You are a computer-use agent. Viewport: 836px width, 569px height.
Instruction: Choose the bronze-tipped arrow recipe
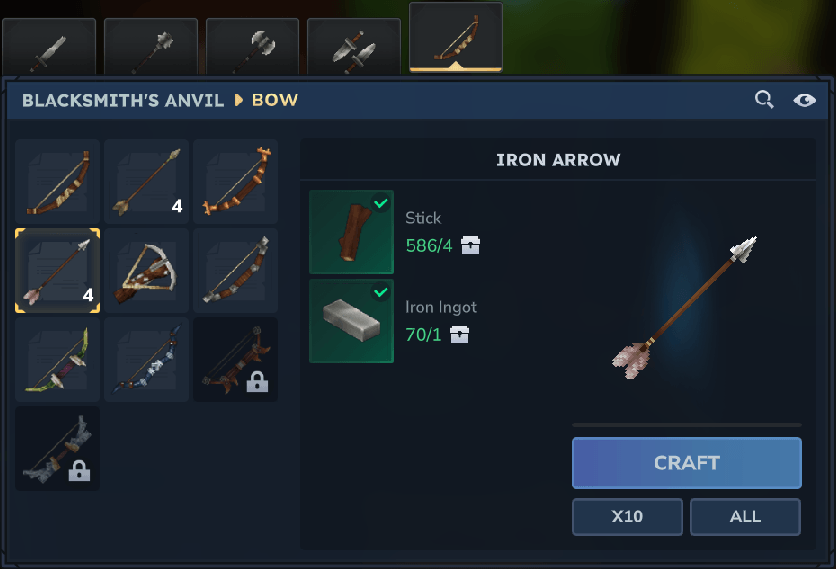147,182
